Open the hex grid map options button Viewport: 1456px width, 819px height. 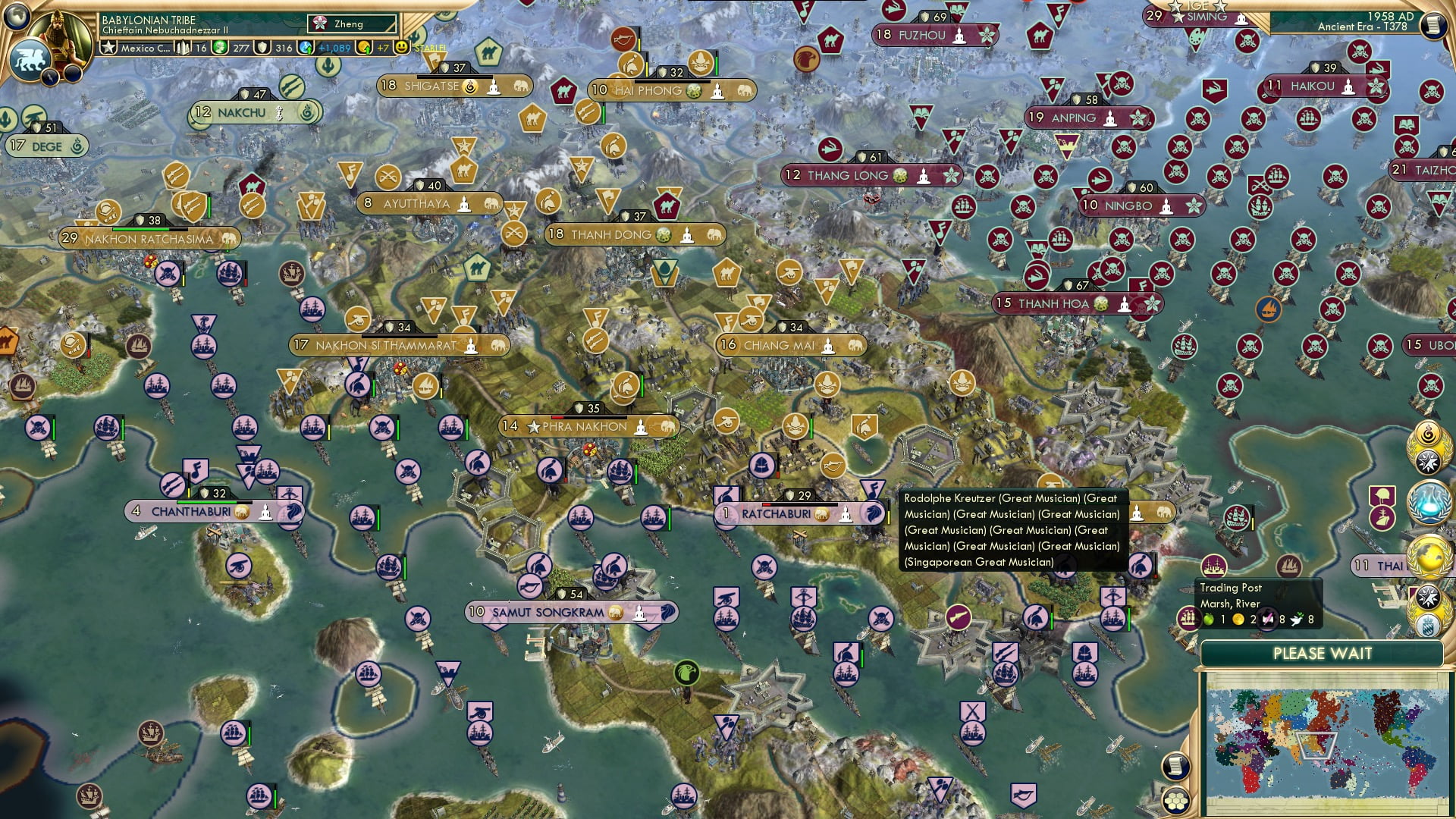[1176, 800]
